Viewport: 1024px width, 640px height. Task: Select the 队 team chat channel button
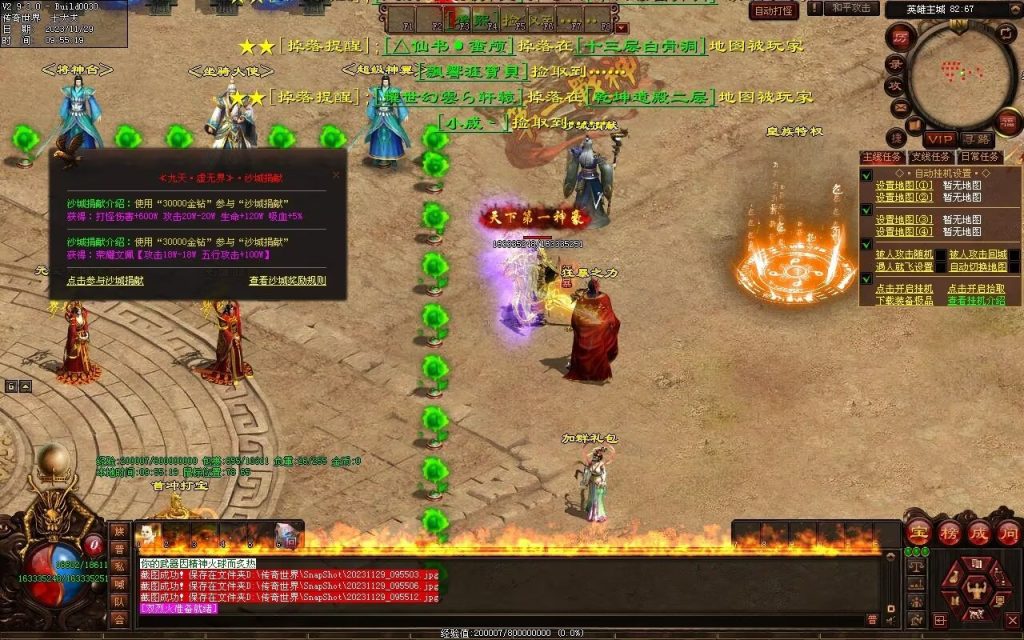pos(118,602)
